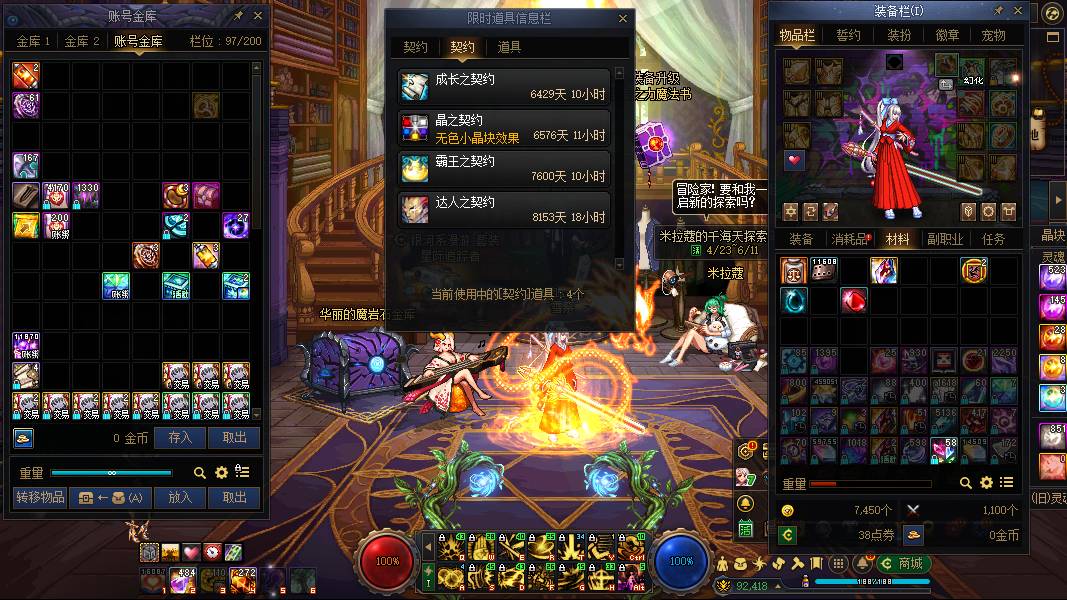Open the 副职业 sub-profession tab

(x=944, y=239)
